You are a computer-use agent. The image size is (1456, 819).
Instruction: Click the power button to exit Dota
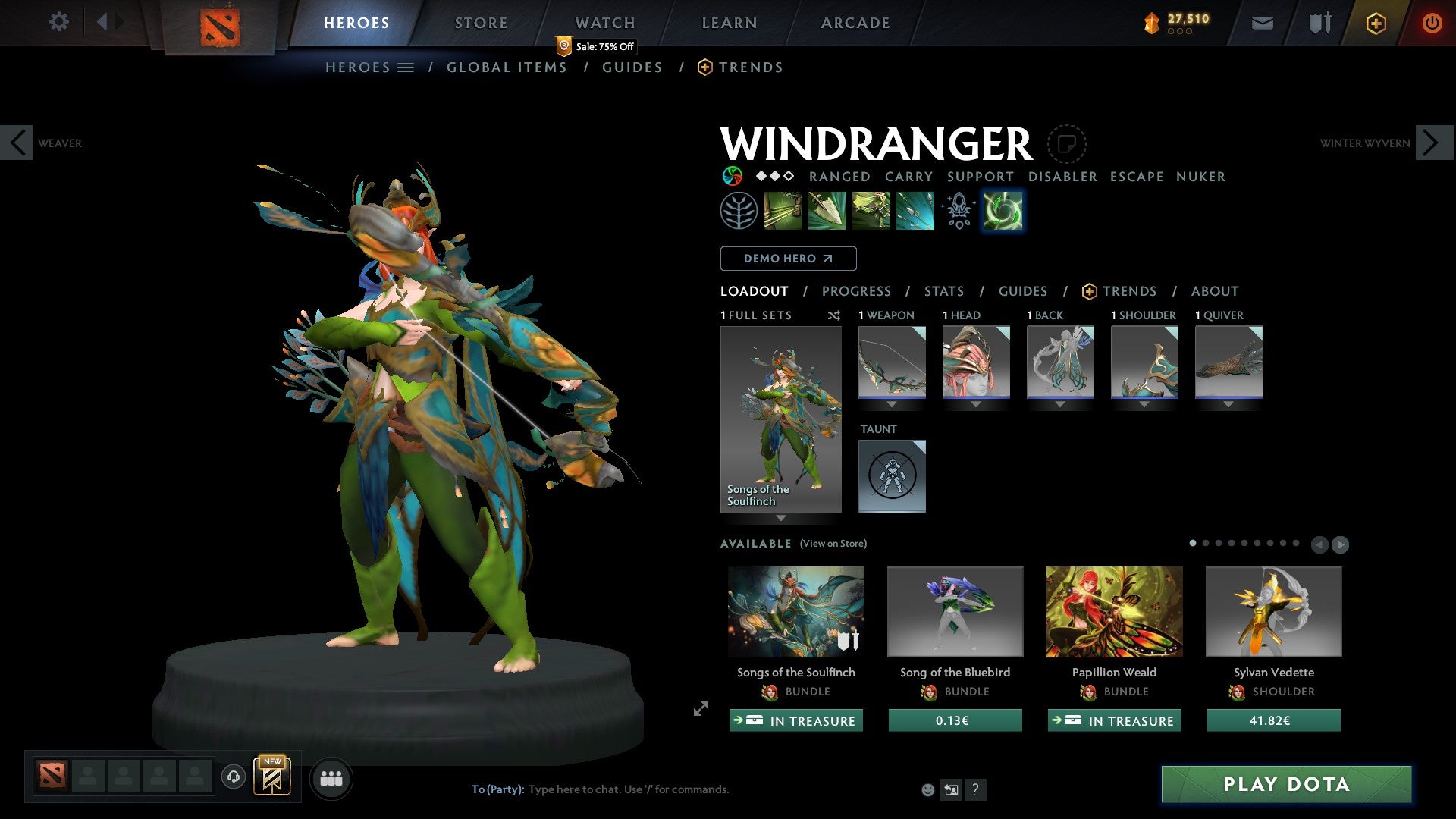[x=1432, y=23]
